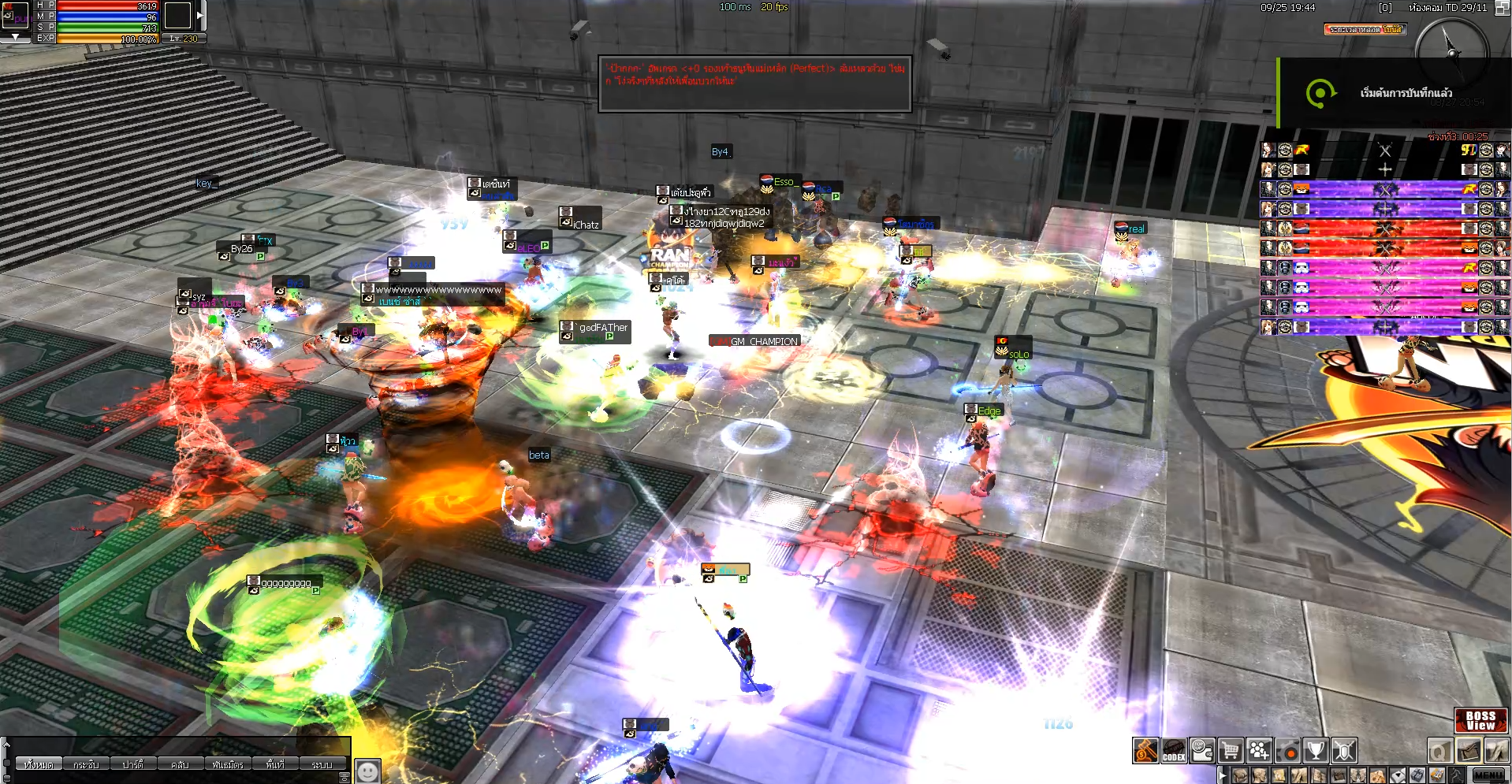Open the CODEX icon

(1174, 751)
